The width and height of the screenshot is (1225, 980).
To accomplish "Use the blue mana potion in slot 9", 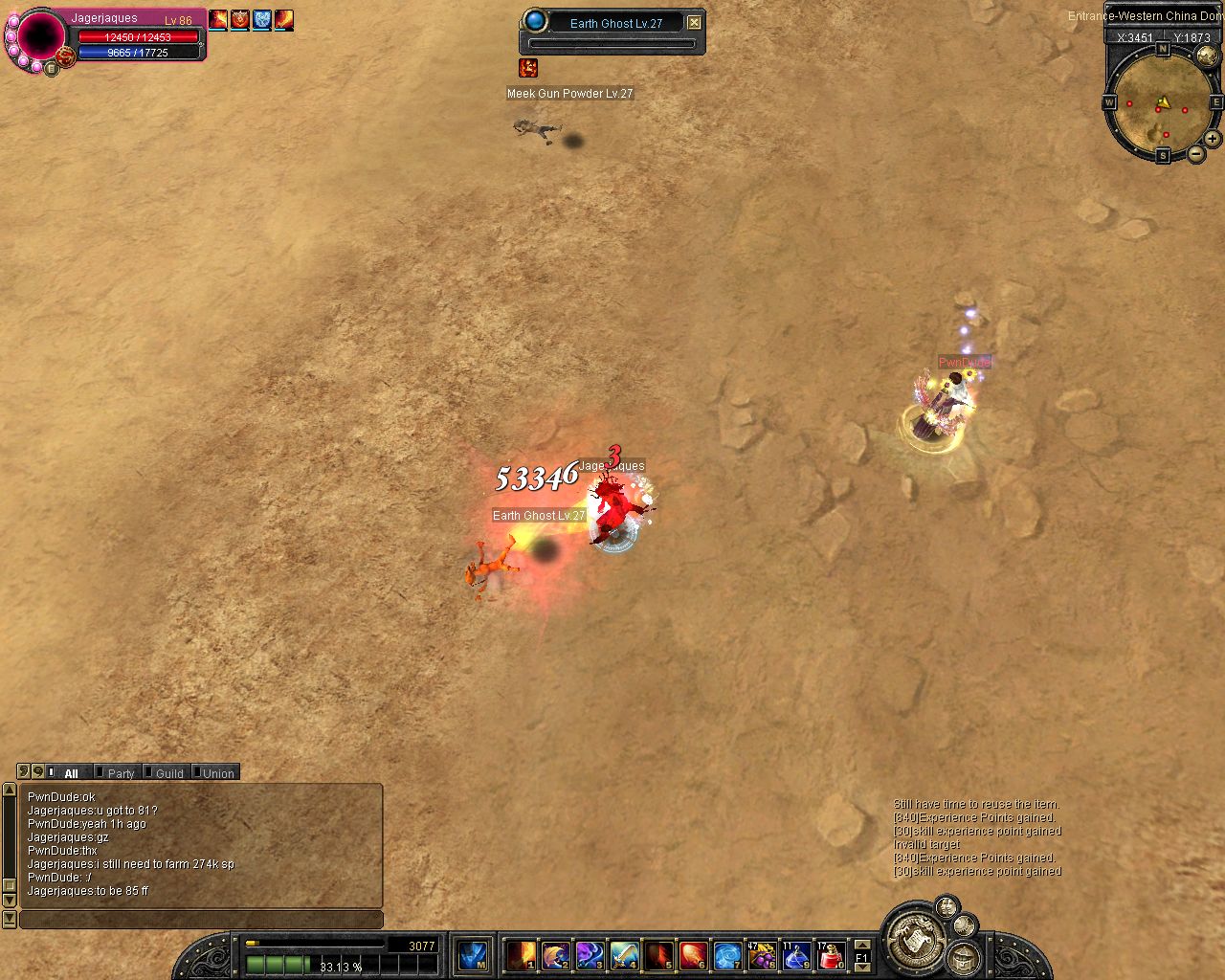I will (x=796, y=955).
